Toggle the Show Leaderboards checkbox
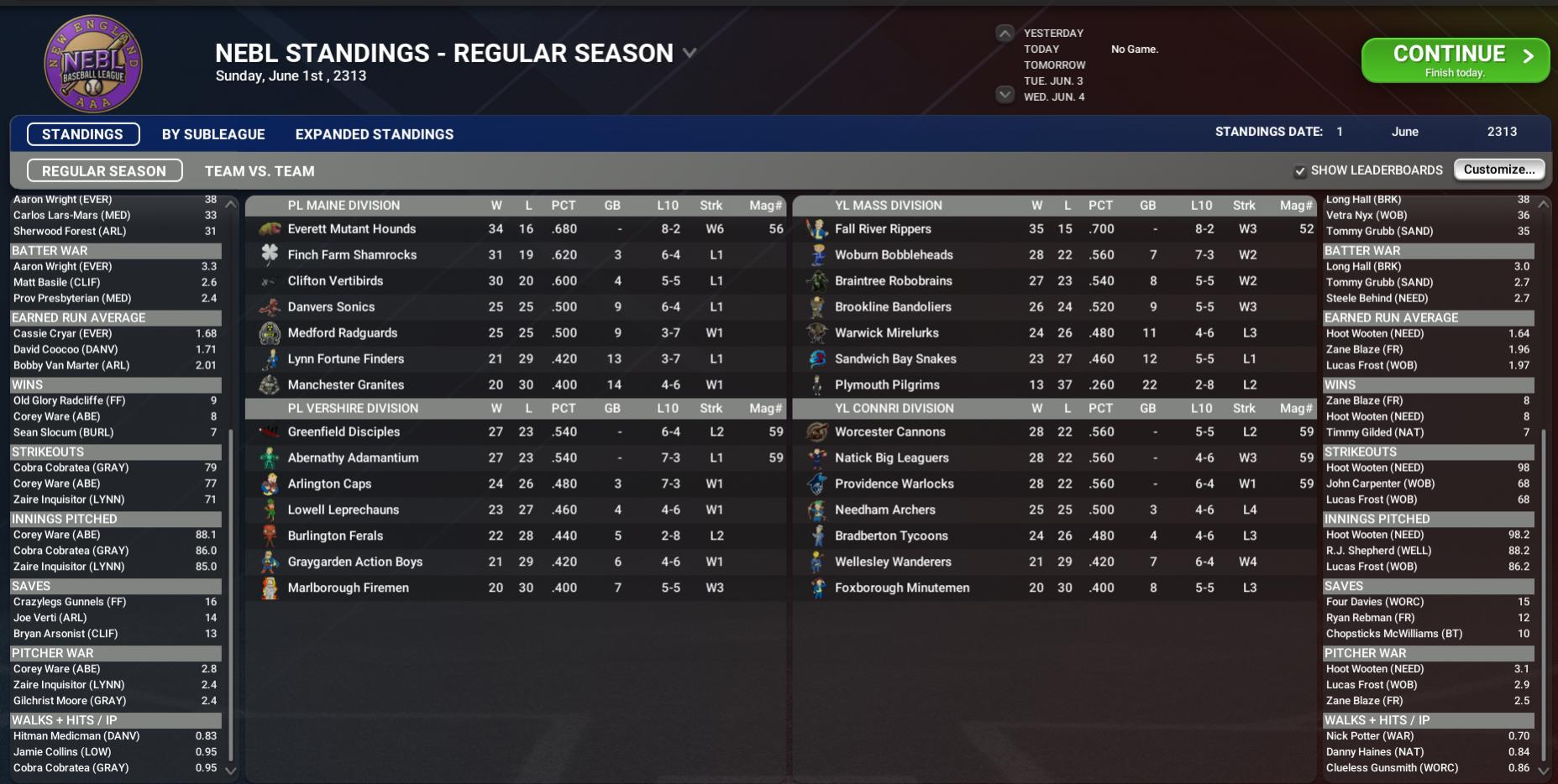The width and height of the screenshot is (1558, 784). [1300, 171]
